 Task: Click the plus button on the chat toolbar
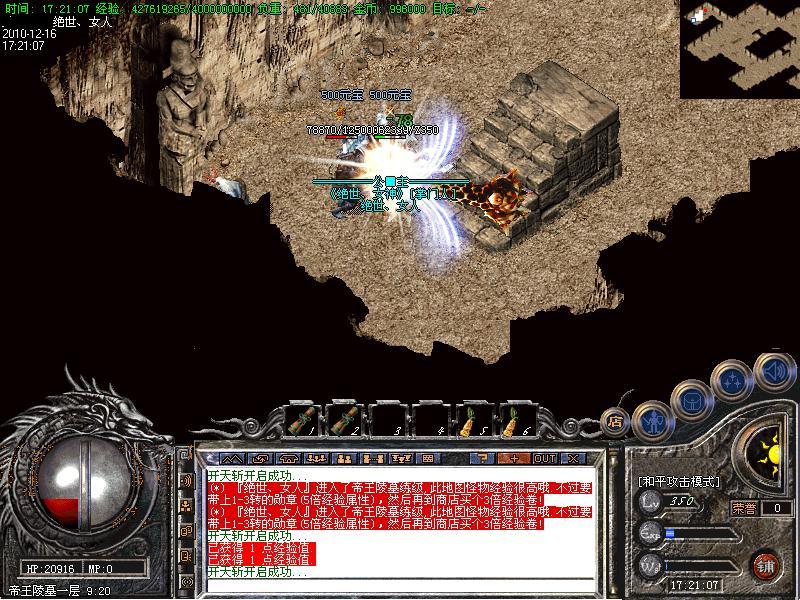pyautogui.click(x=514, y=458)
